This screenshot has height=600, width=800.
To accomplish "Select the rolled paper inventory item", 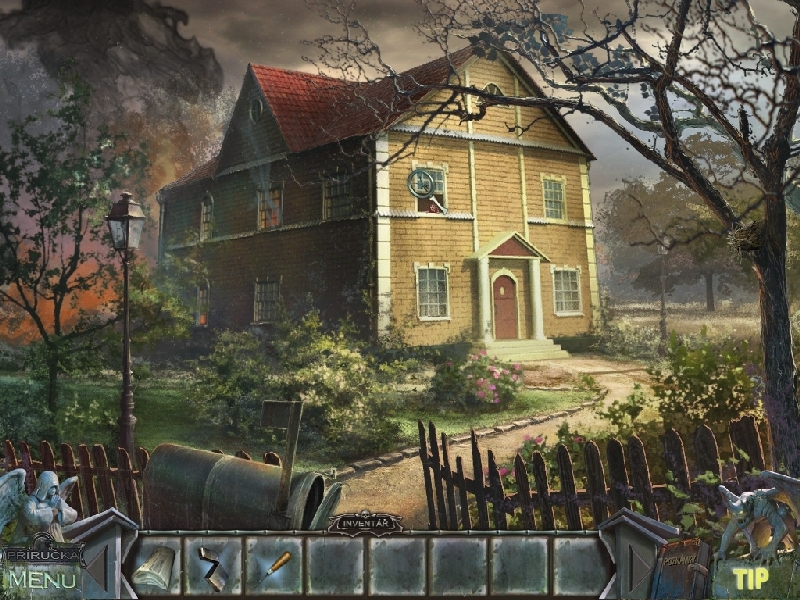I will [x=155, y=565].
